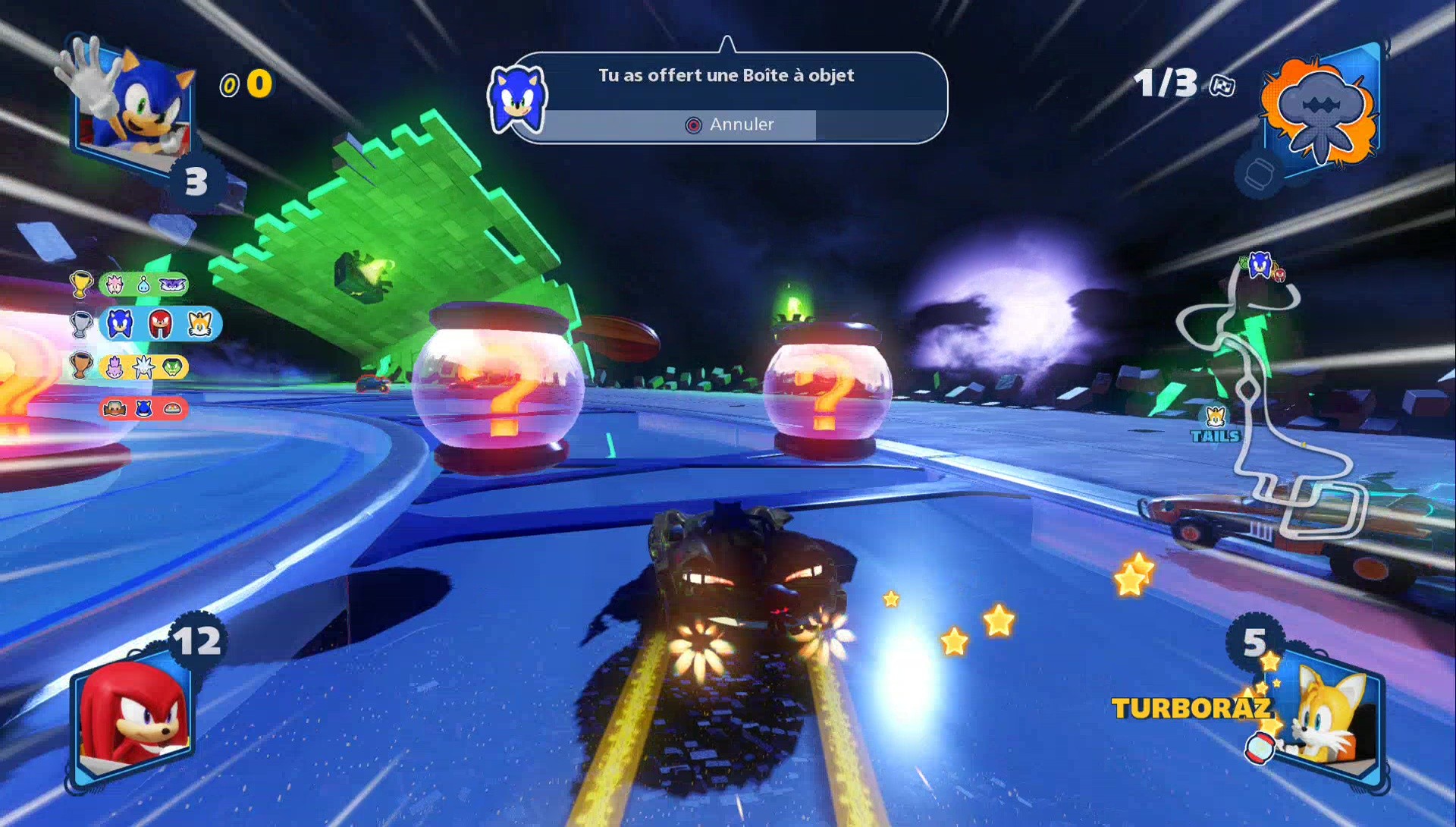Click the bronze trophy next to the yellow team
Screen dimensions: 1456x827
coord(81,366)
